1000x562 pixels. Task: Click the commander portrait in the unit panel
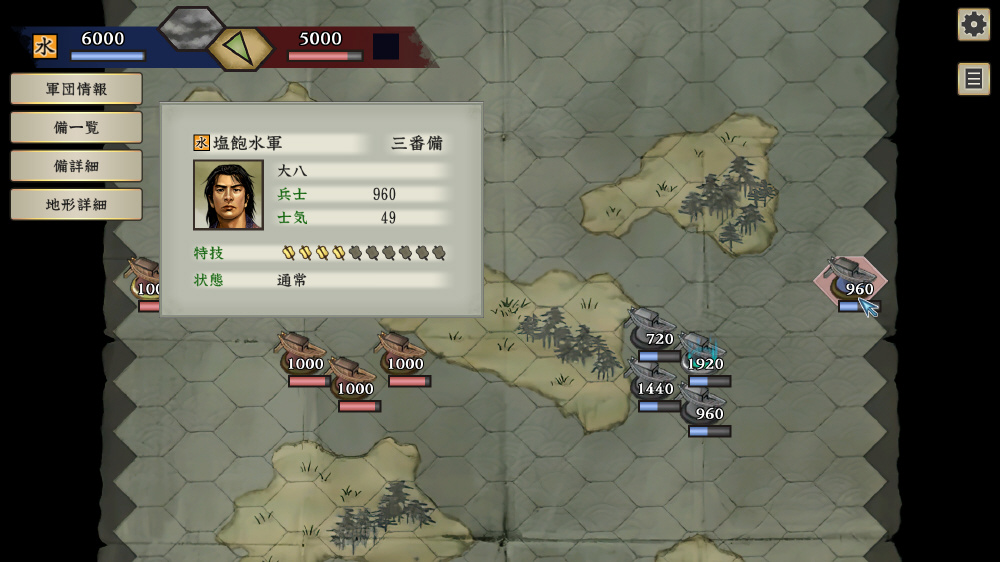point(228,195)
